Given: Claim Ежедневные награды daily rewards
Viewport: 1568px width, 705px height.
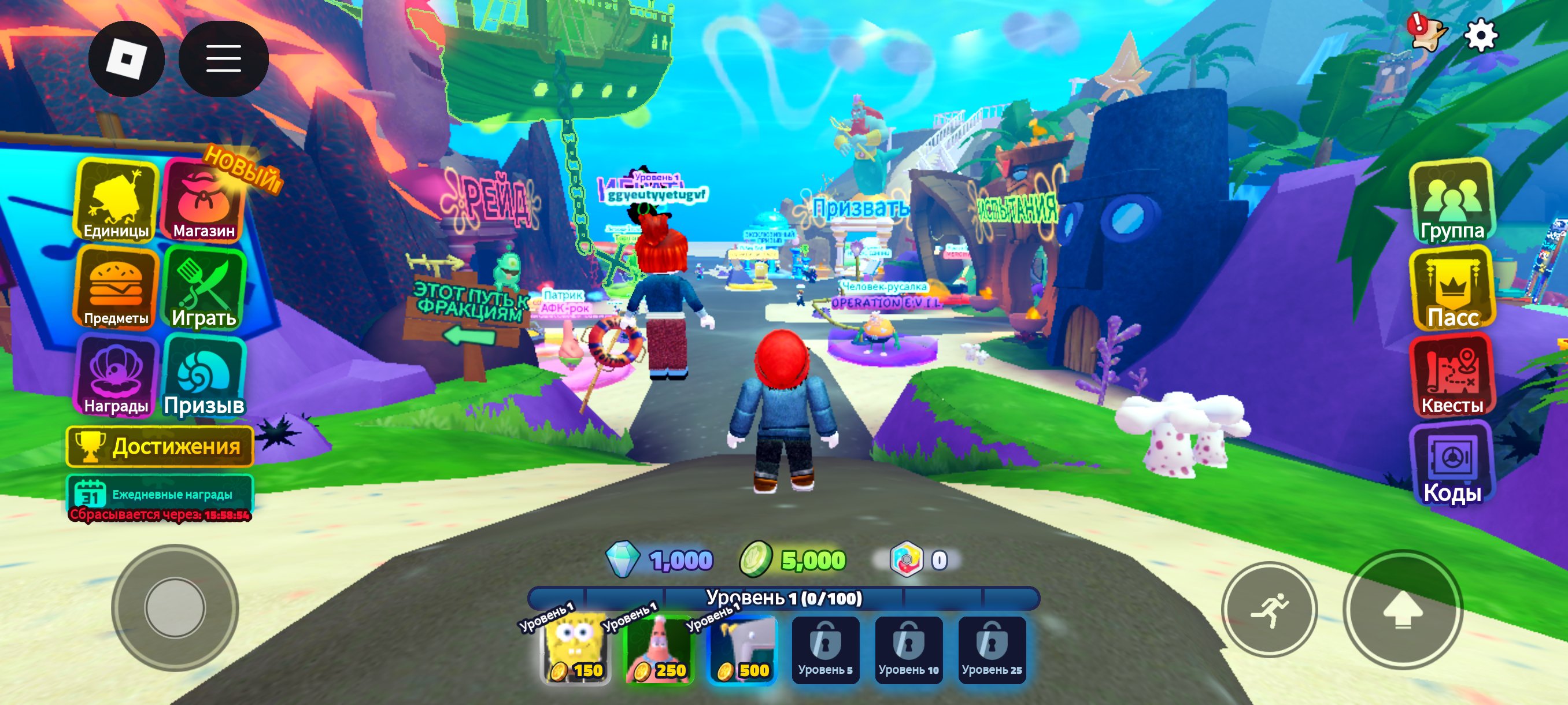Looking at the screenshot, I should (160, 496).
